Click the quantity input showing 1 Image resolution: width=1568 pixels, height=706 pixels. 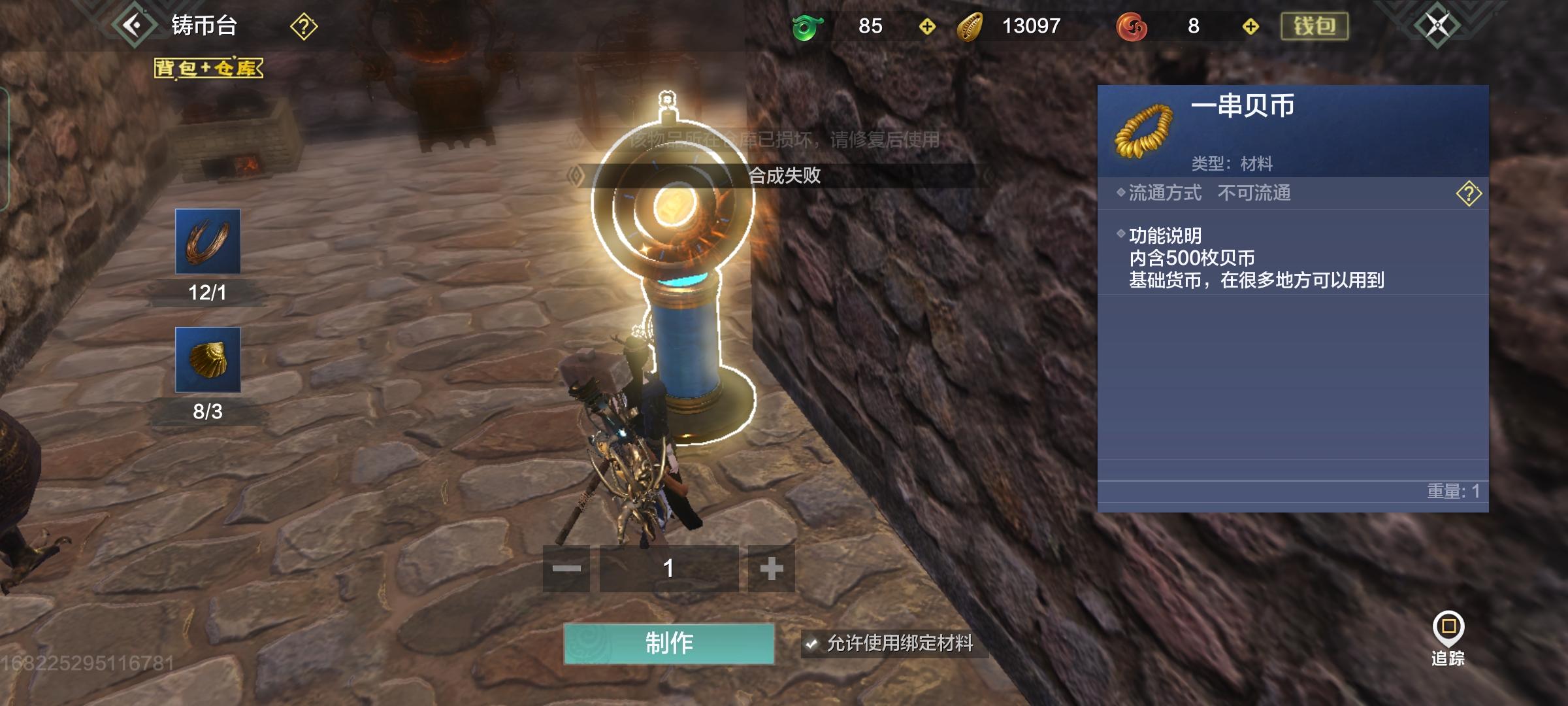point(668,570)
